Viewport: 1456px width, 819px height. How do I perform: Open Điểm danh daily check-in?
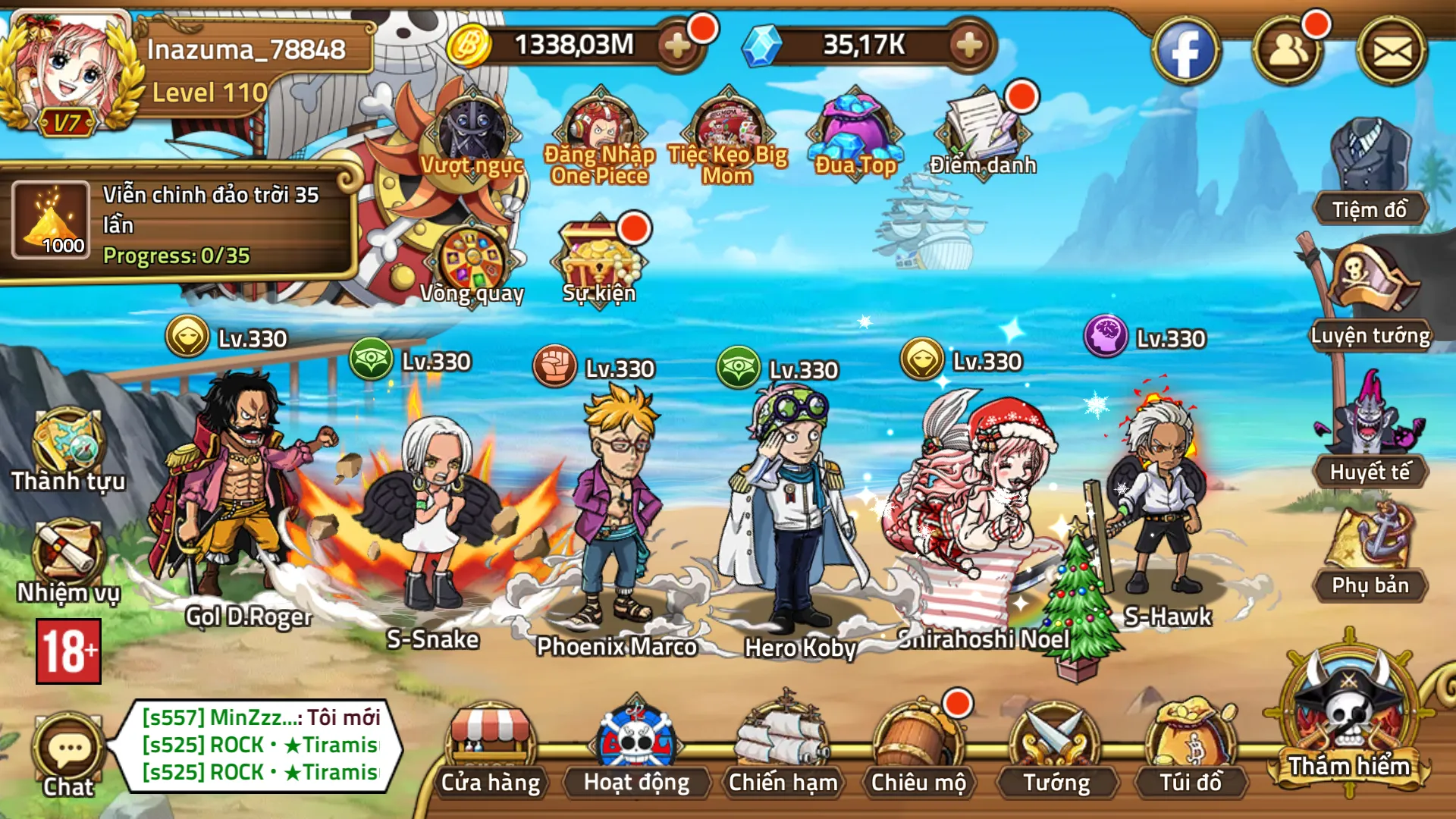click(983, 133)
